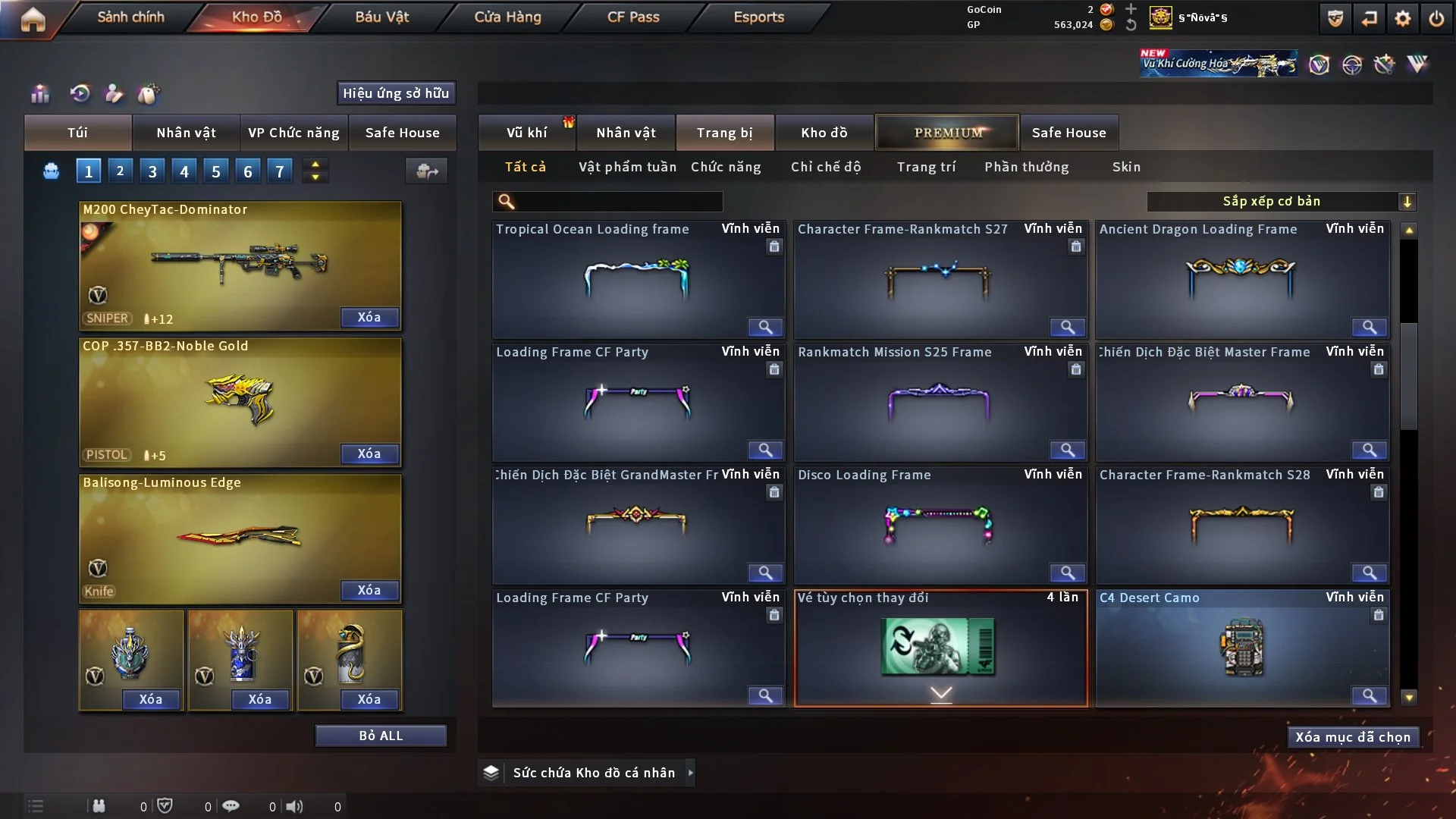The height and width of the screenshot is (819, 1456).
Task: Click Xóa mục đã chọn button
Action: [1352, 737]
